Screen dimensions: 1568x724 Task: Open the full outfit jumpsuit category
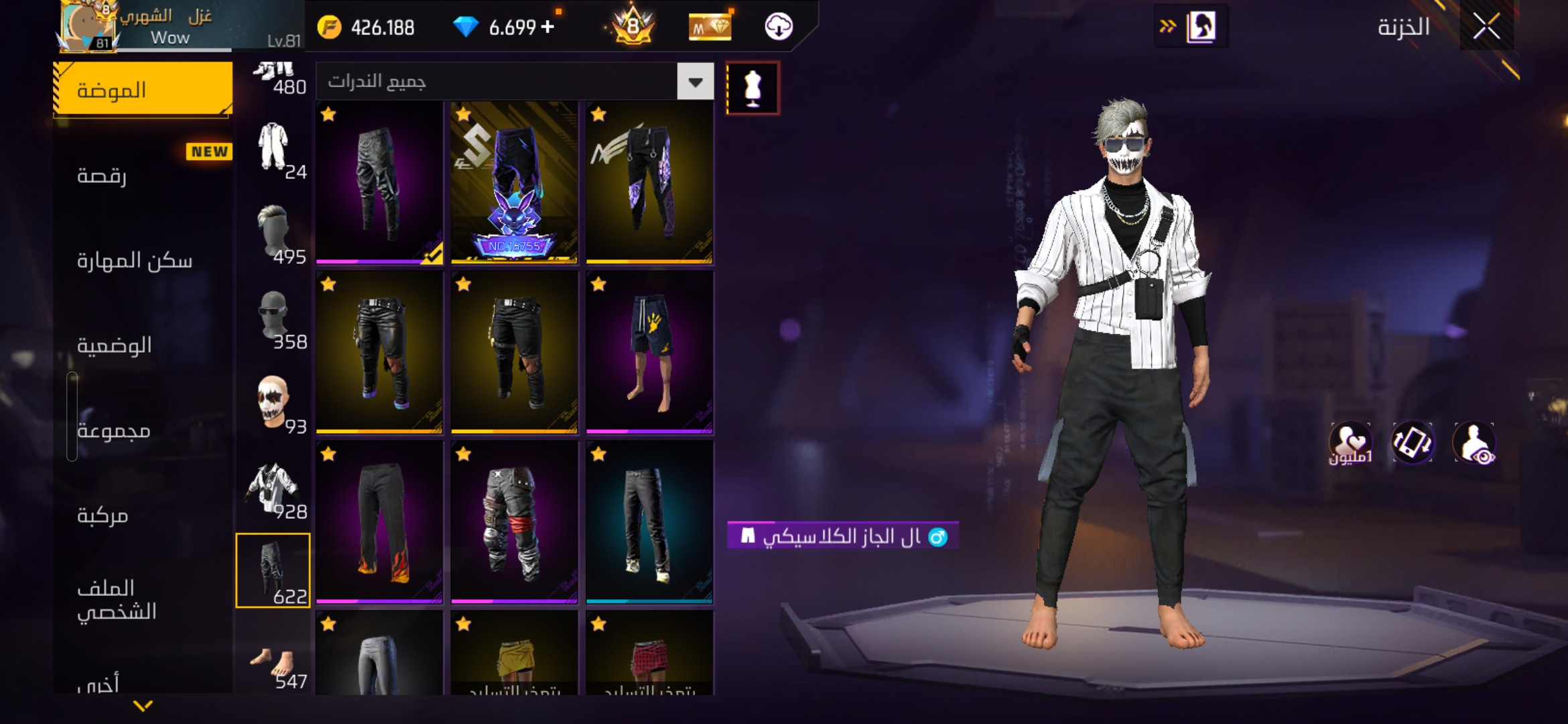click(273, 149)
